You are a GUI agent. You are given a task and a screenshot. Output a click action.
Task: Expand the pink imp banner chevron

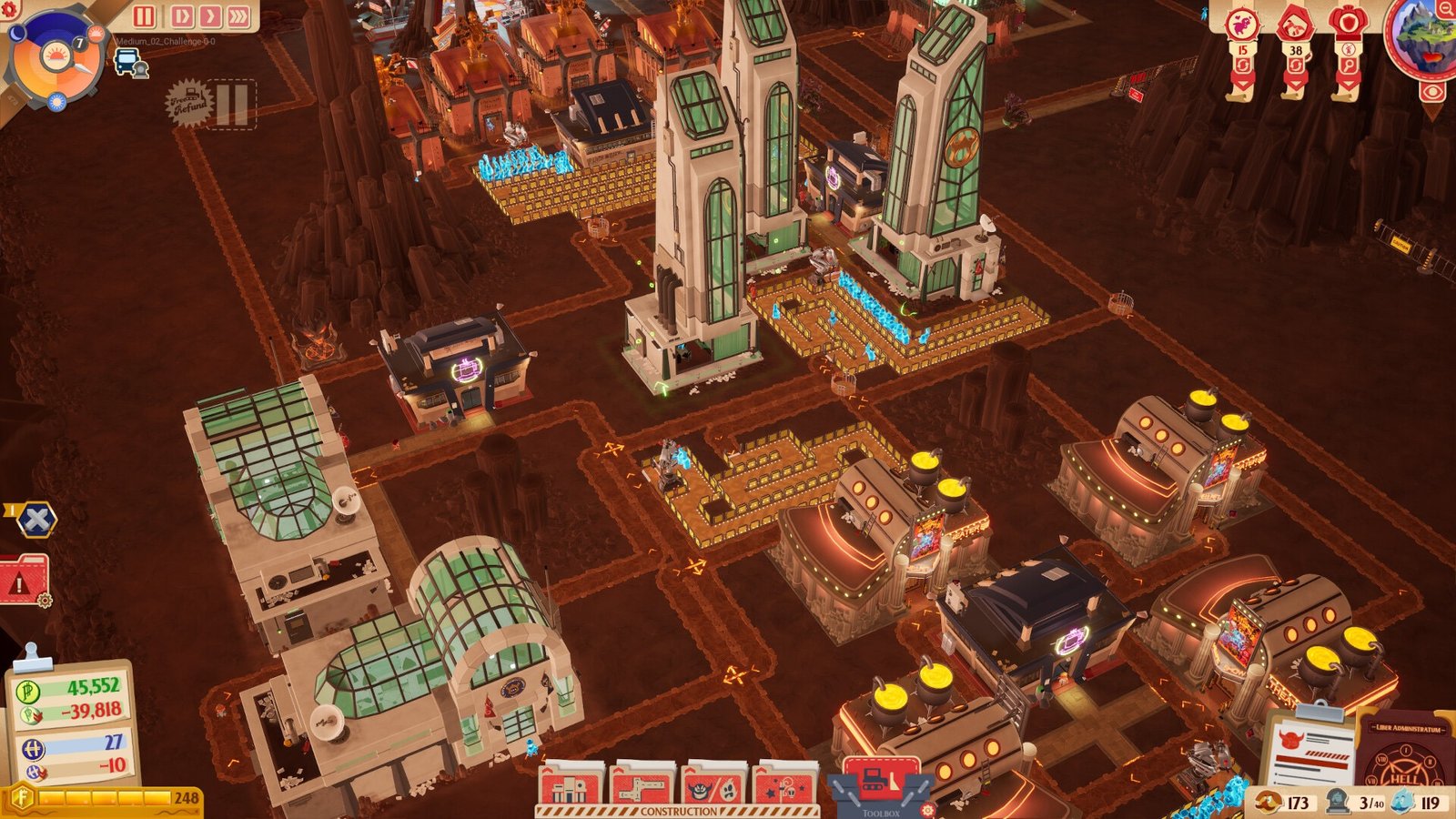pyautogui.click(x=1243, y=82)
